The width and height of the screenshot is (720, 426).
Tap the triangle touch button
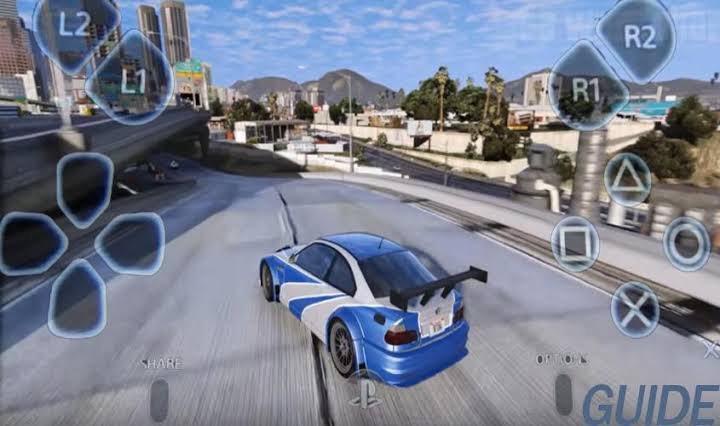coord(628,180)
